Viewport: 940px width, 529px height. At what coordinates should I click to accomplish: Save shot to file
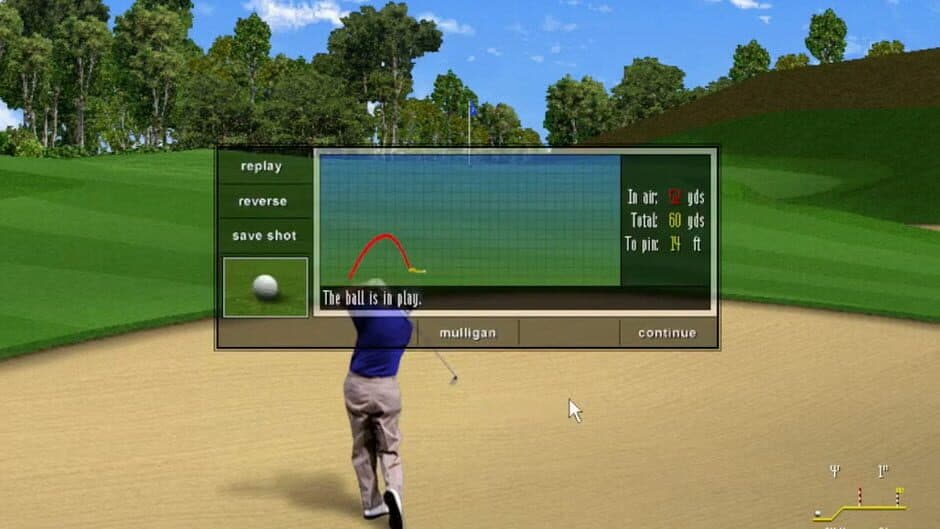[264, 236]
